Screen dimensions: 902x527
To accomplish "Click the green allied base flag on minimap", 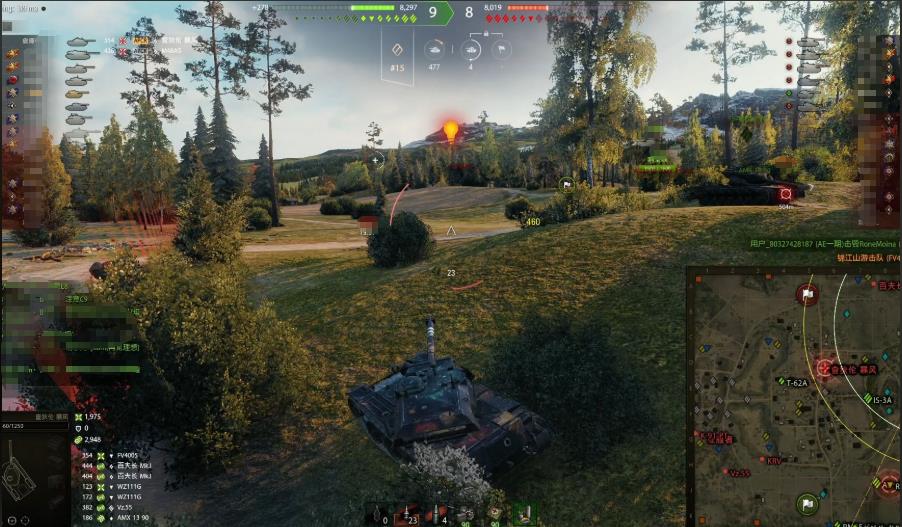I will 806,503.
